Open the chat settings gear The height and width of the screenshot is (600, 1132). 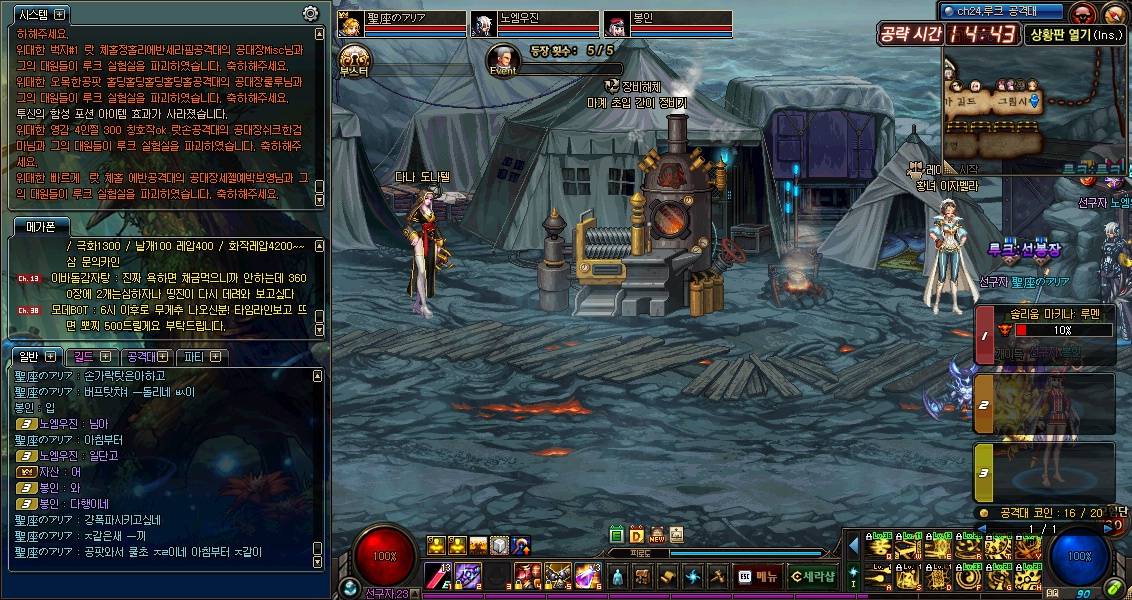point(310,14)
